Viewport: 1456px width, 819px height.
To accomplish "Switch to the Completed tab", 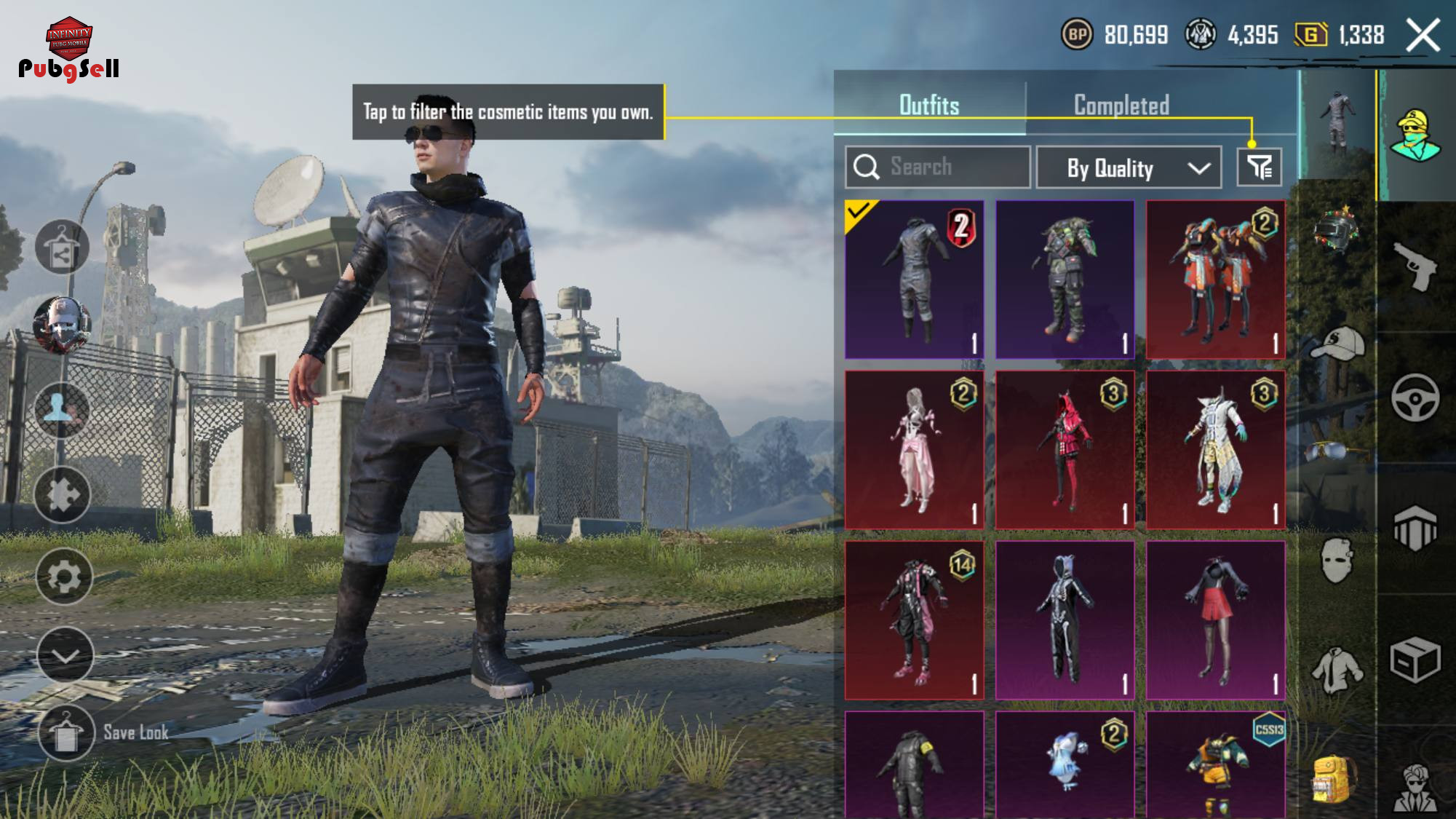I will (1121, 106).
